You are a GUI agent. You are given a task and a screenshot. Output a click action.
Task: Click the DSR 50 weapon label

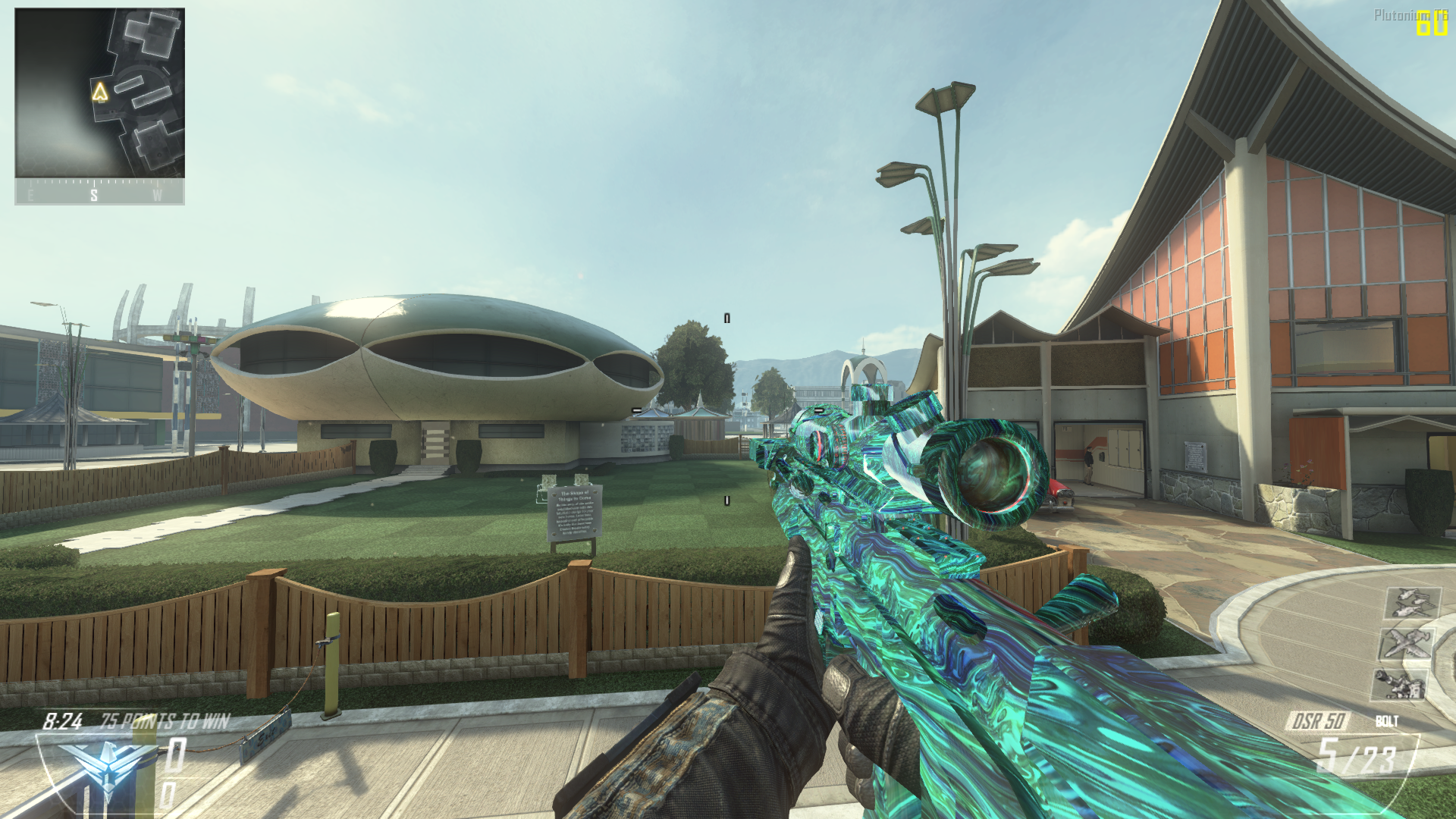(1318, 720)
